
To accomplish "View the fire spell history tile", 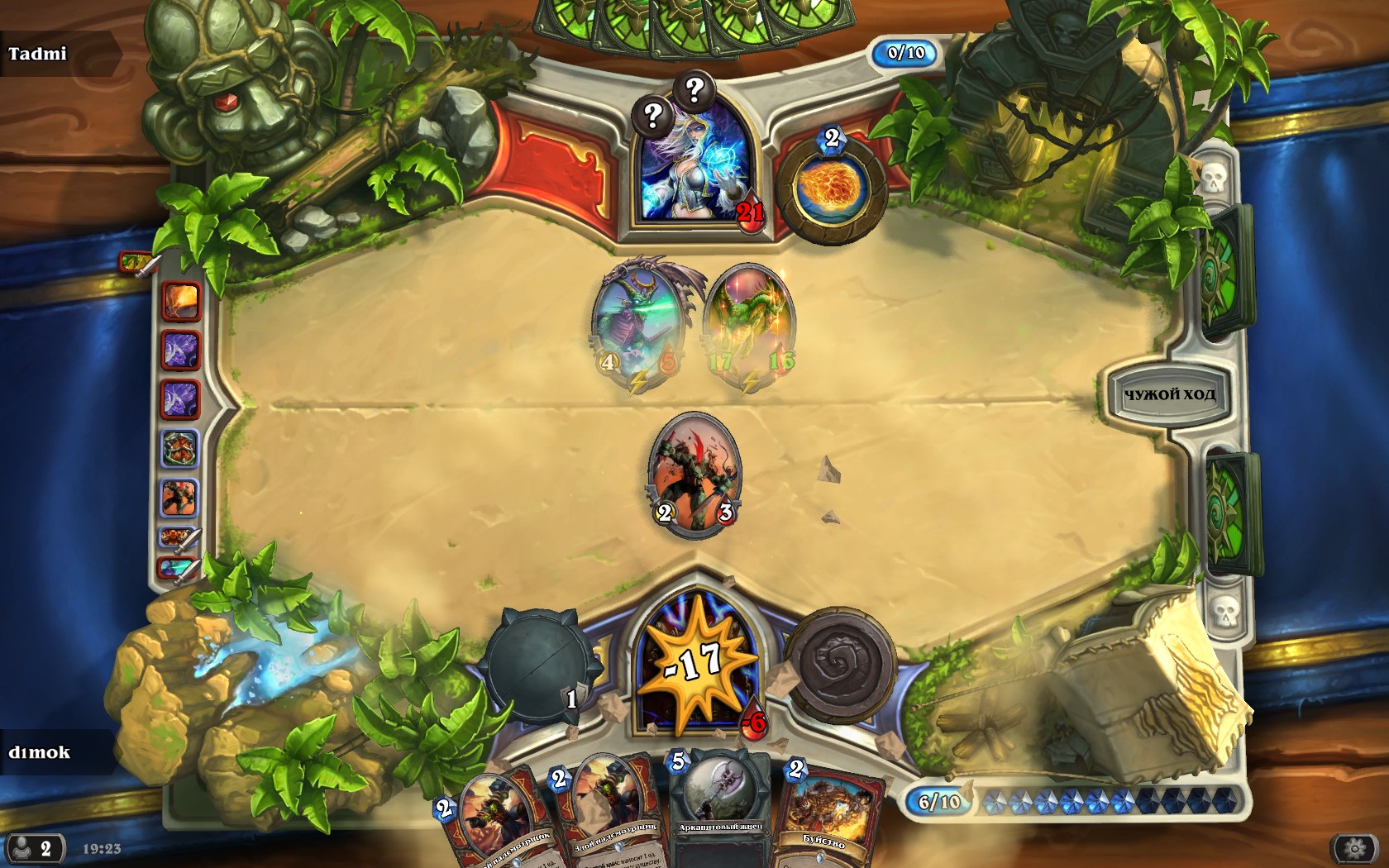I will [180, 300].
